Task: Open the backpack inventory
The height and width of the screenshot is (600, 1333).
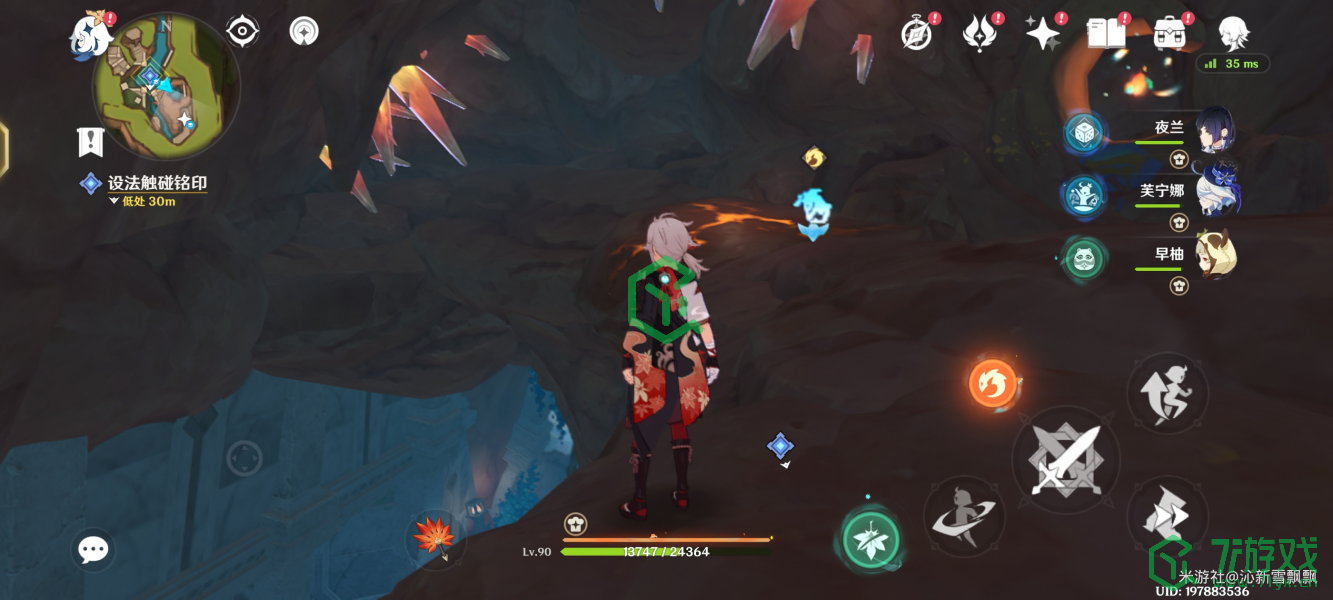Action: [1169, 34]
